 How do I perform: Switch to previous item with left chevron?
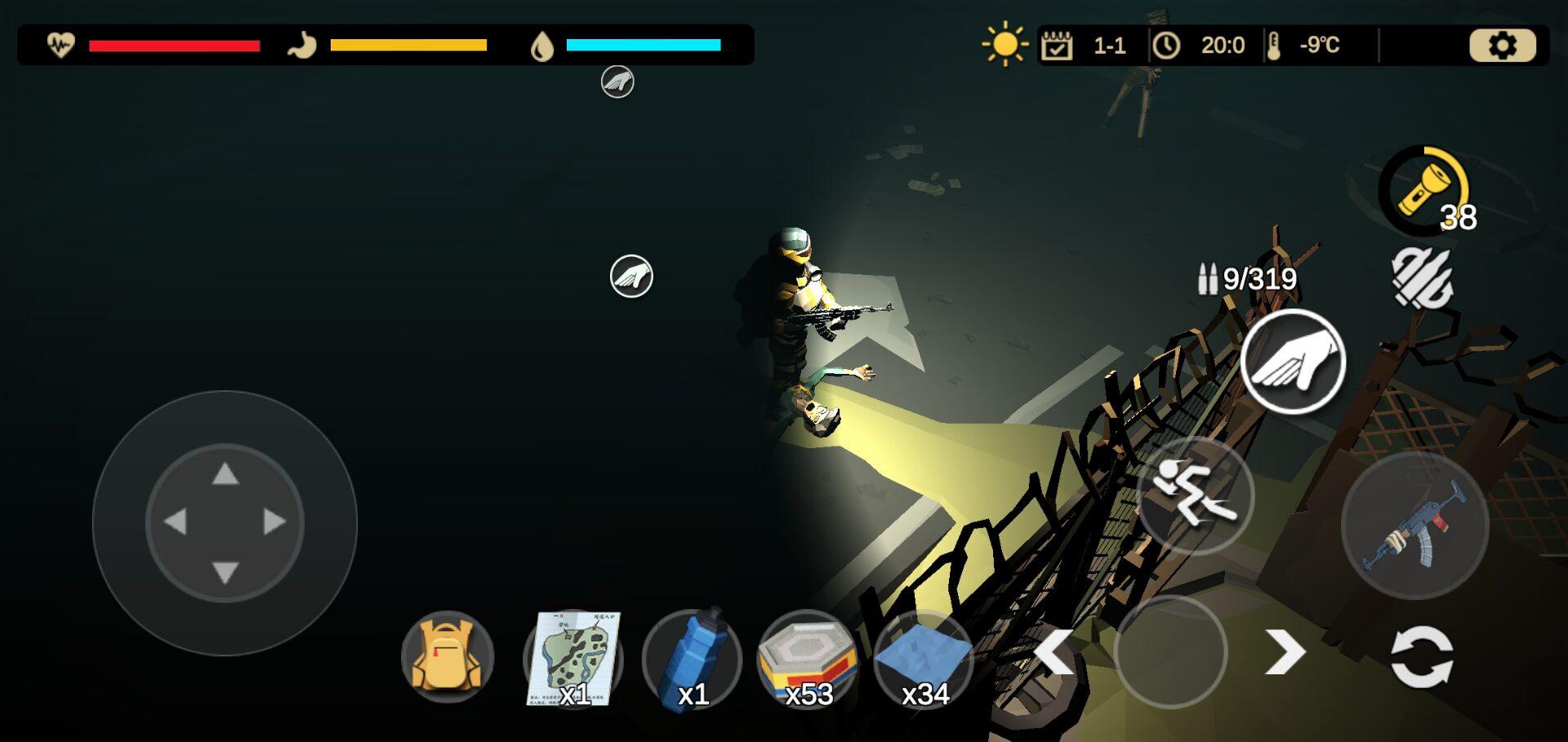(x=1054, y=652)
